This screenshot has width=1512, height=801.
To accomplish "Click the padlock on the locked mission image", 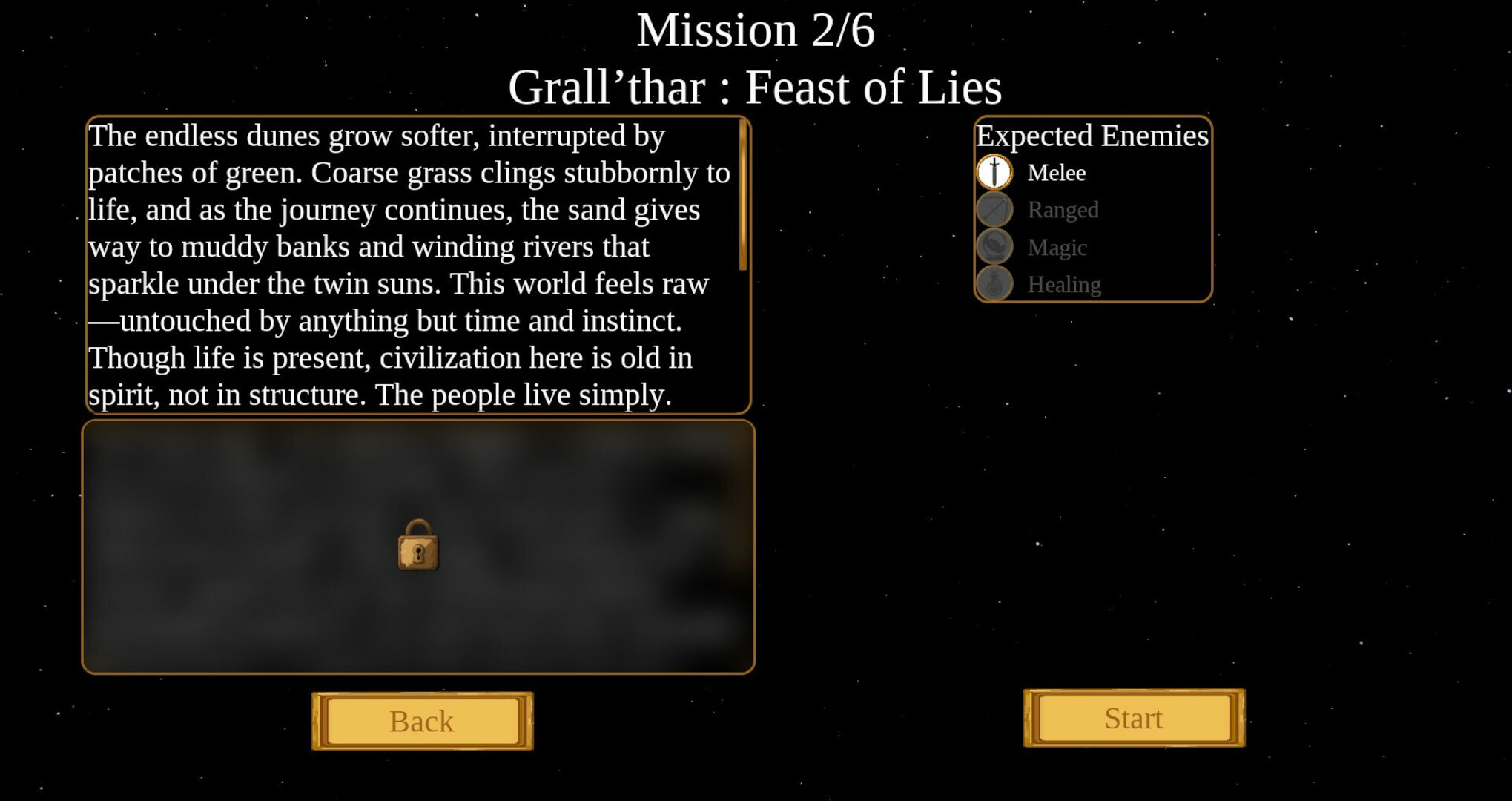I will (x=419, y=545).
